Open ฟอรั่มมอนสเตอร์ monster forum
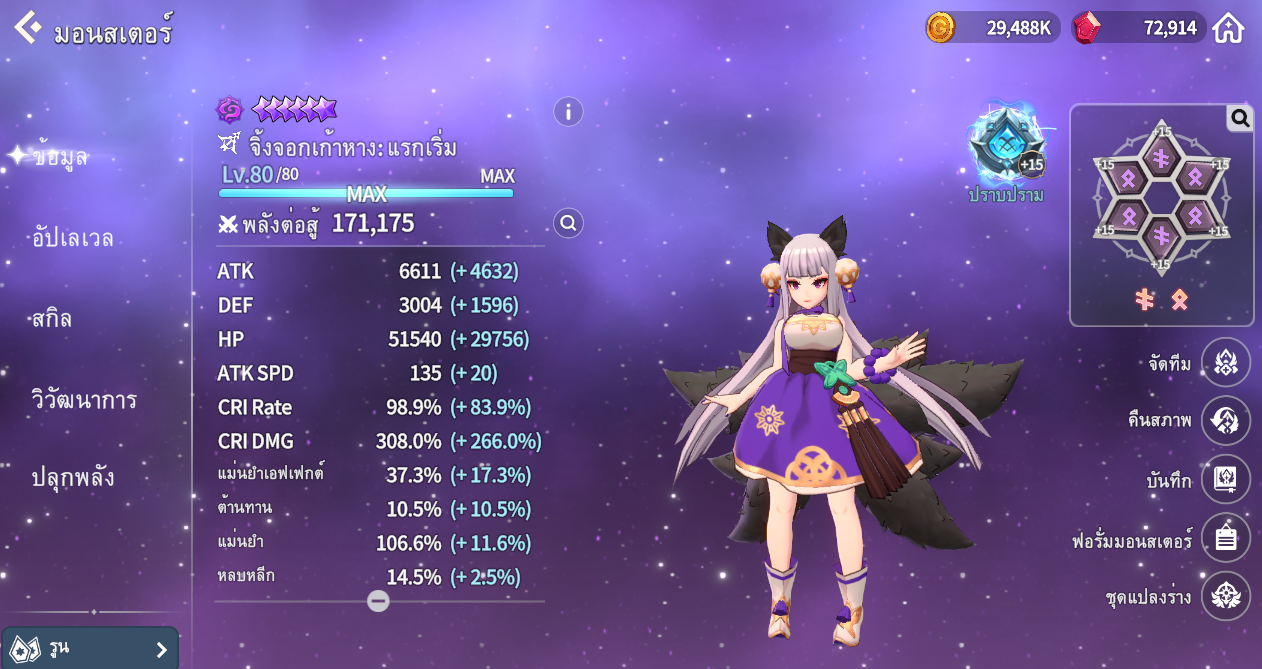1262x669 pixels. 1225,538
